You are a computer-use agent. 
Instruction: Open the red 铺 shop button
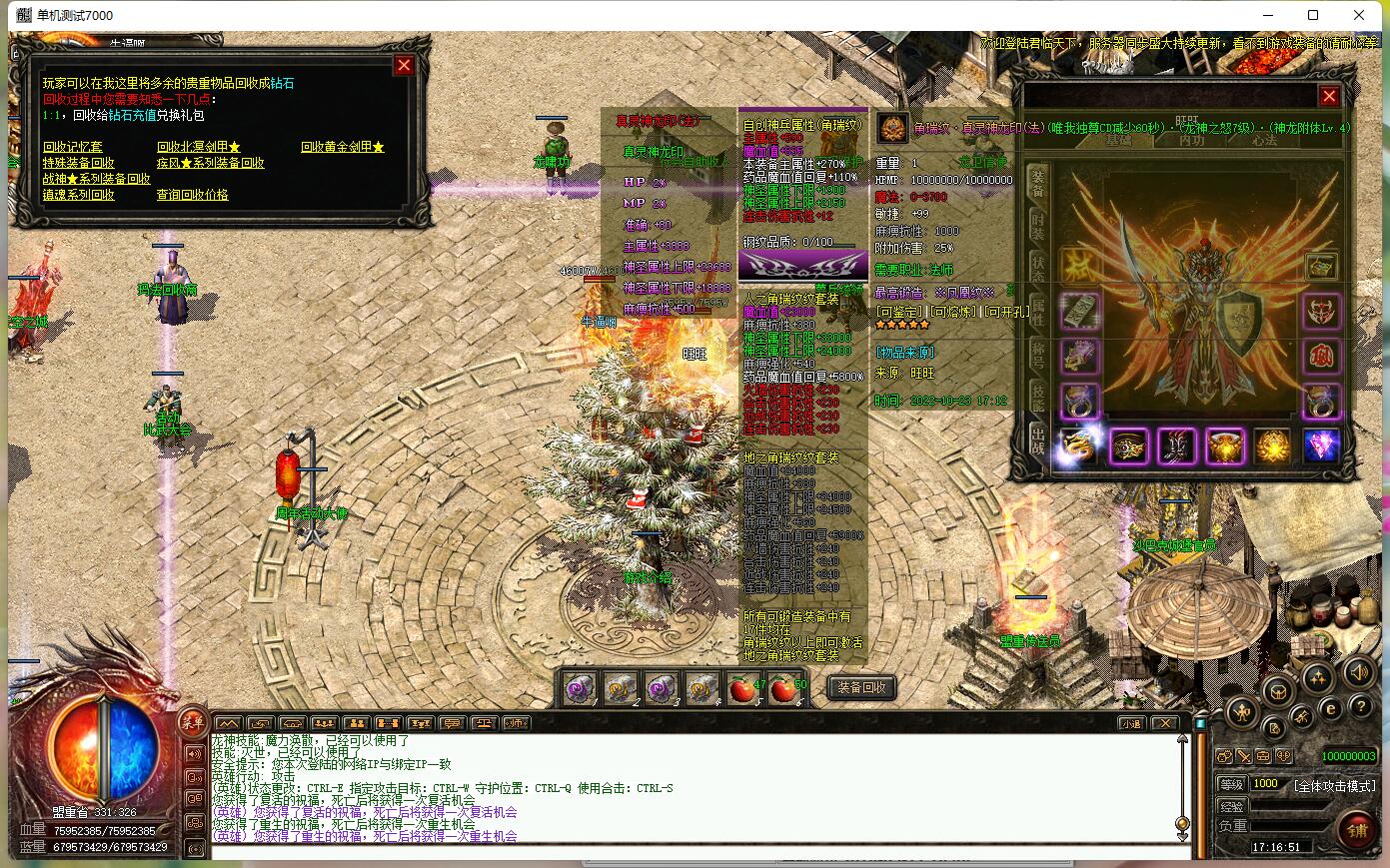click(x=1356, y=829)
